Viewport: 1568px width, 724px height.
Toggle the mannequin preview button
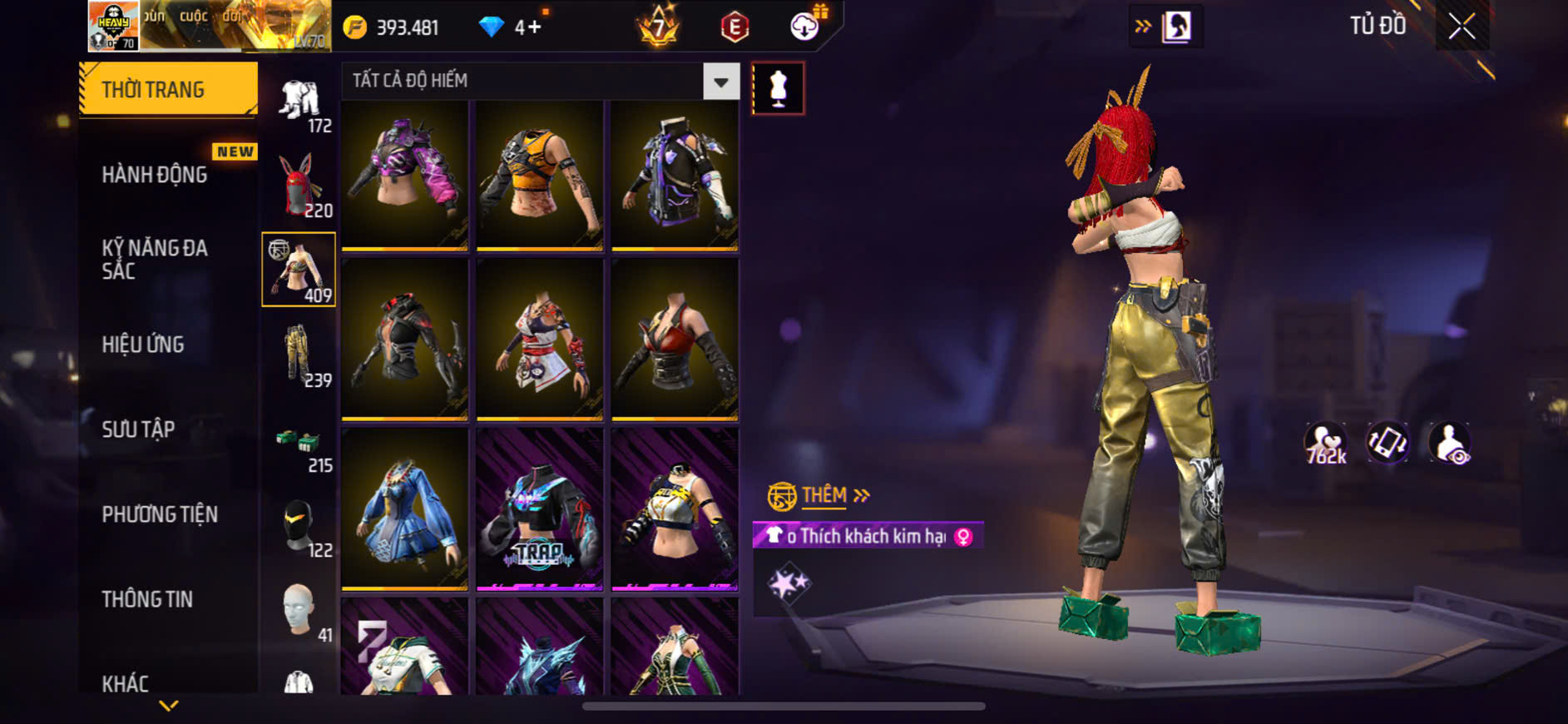pyautogui.click(x=778, y=88)
